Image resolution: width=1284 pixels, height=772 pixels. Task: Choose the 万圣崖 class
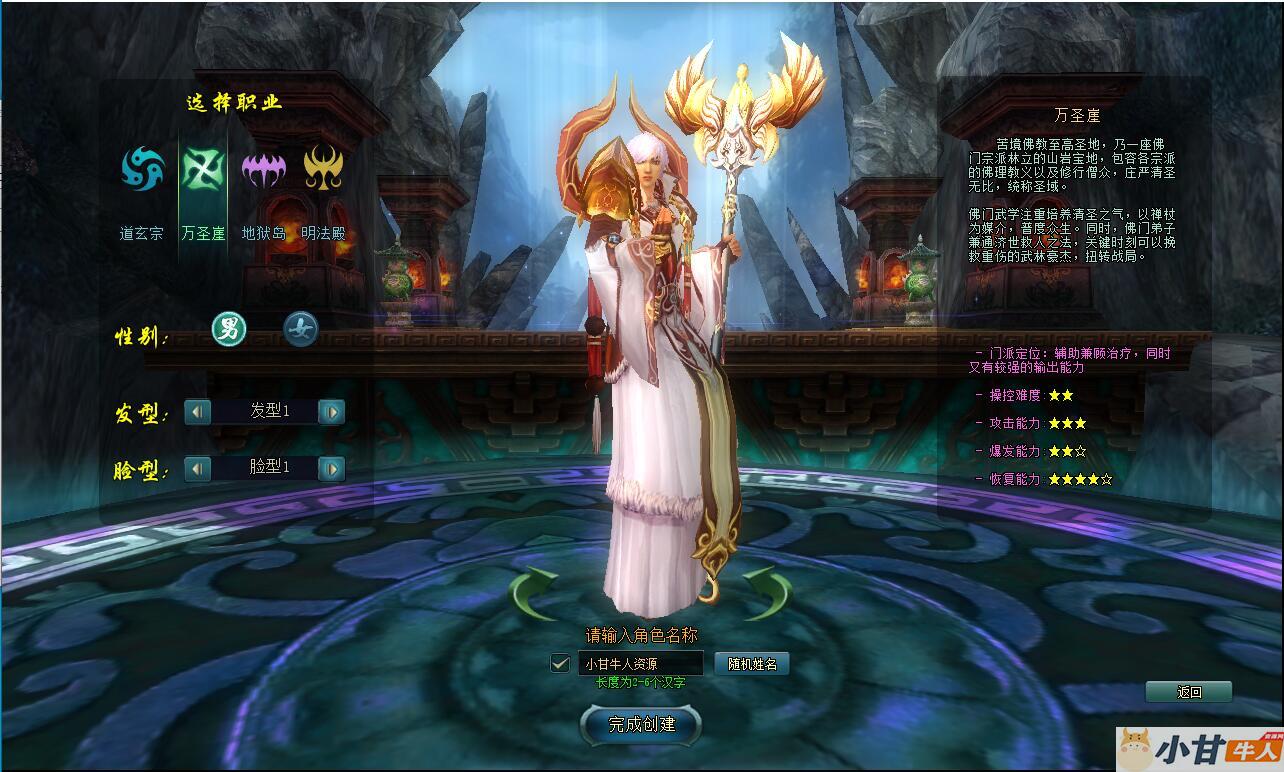tap(203, 169)
